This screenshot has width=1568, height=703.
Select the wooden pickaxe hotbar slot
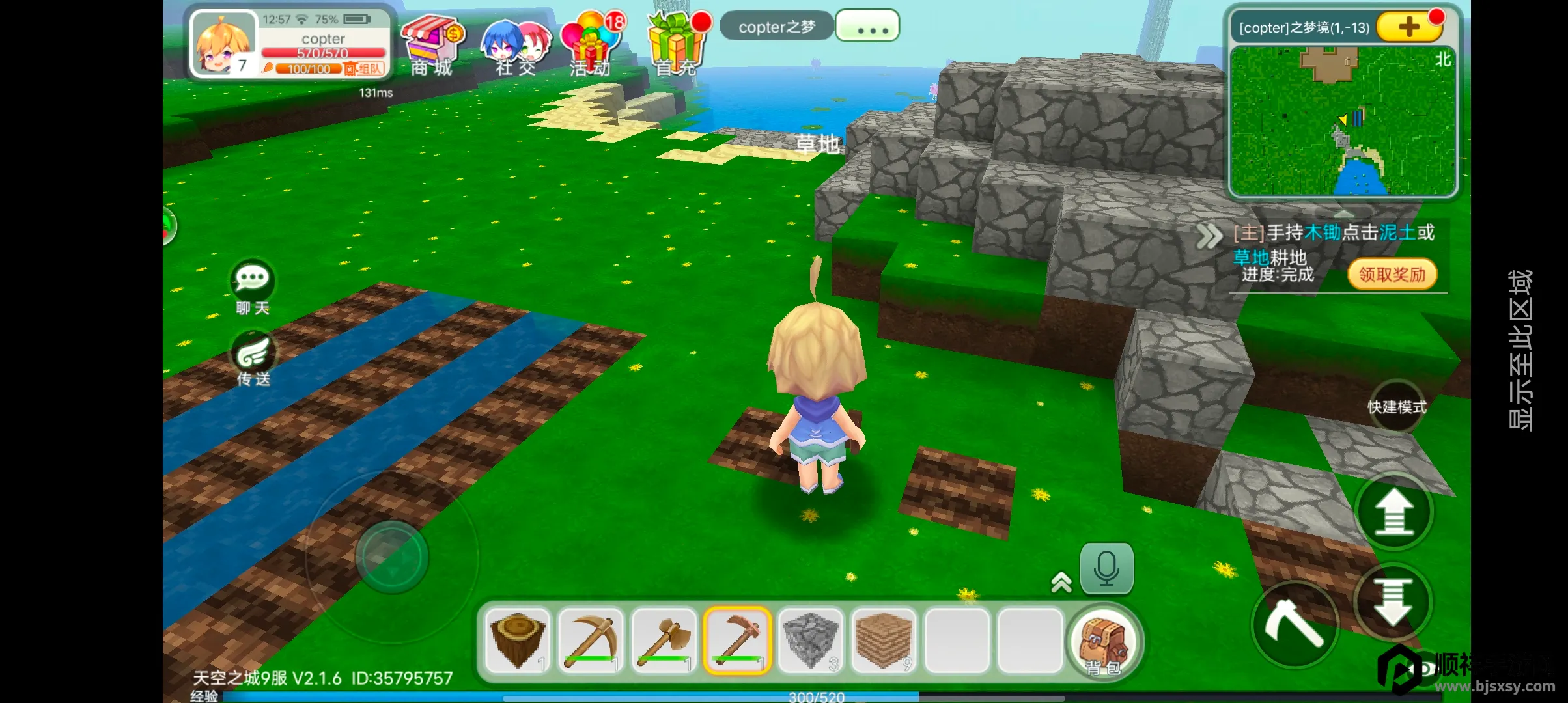(591, 641)
